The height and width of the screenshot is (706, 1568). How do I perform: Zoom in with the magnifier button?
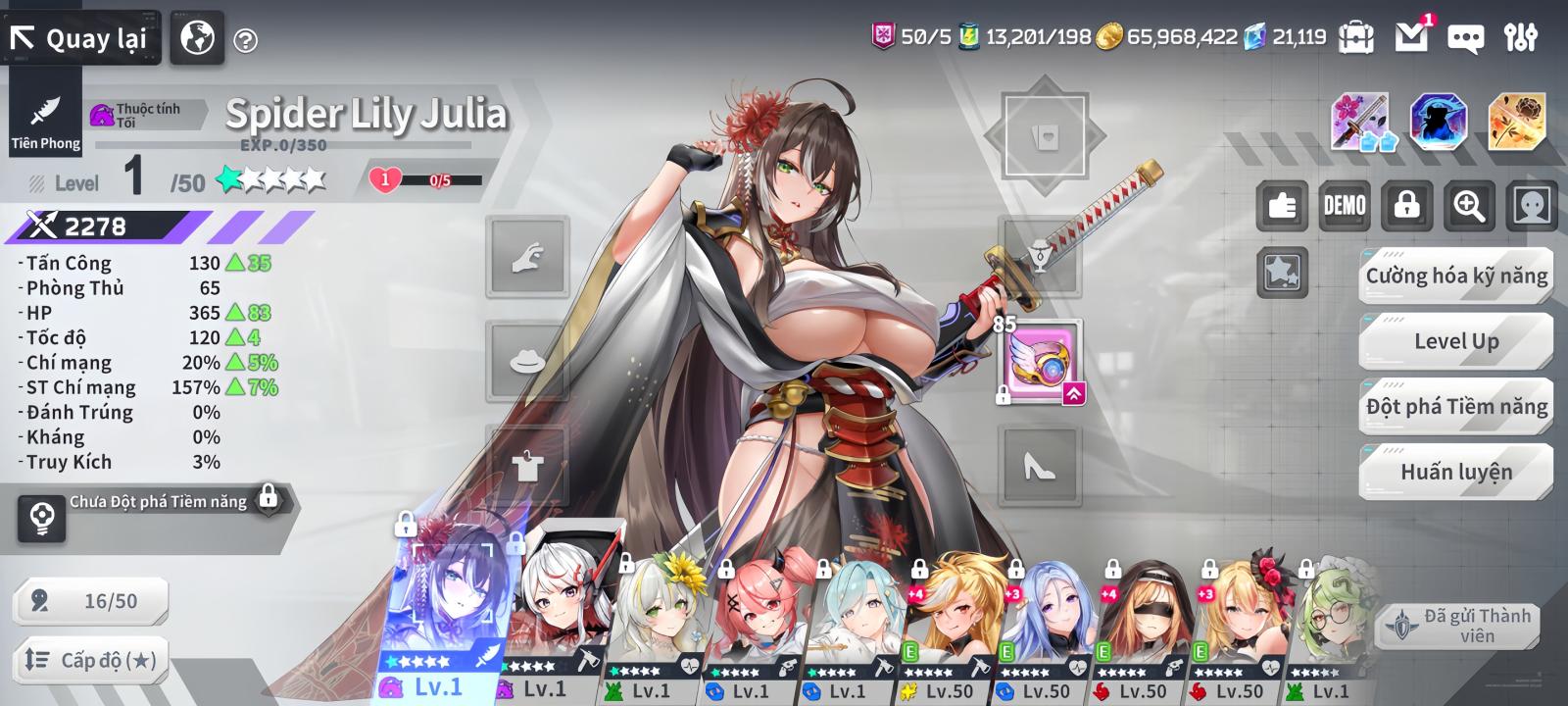[1468, 205]
